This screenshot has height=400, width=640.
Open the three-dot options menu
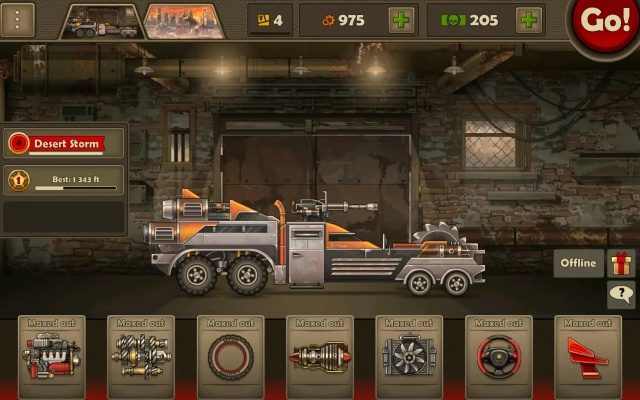coord(20,19)
